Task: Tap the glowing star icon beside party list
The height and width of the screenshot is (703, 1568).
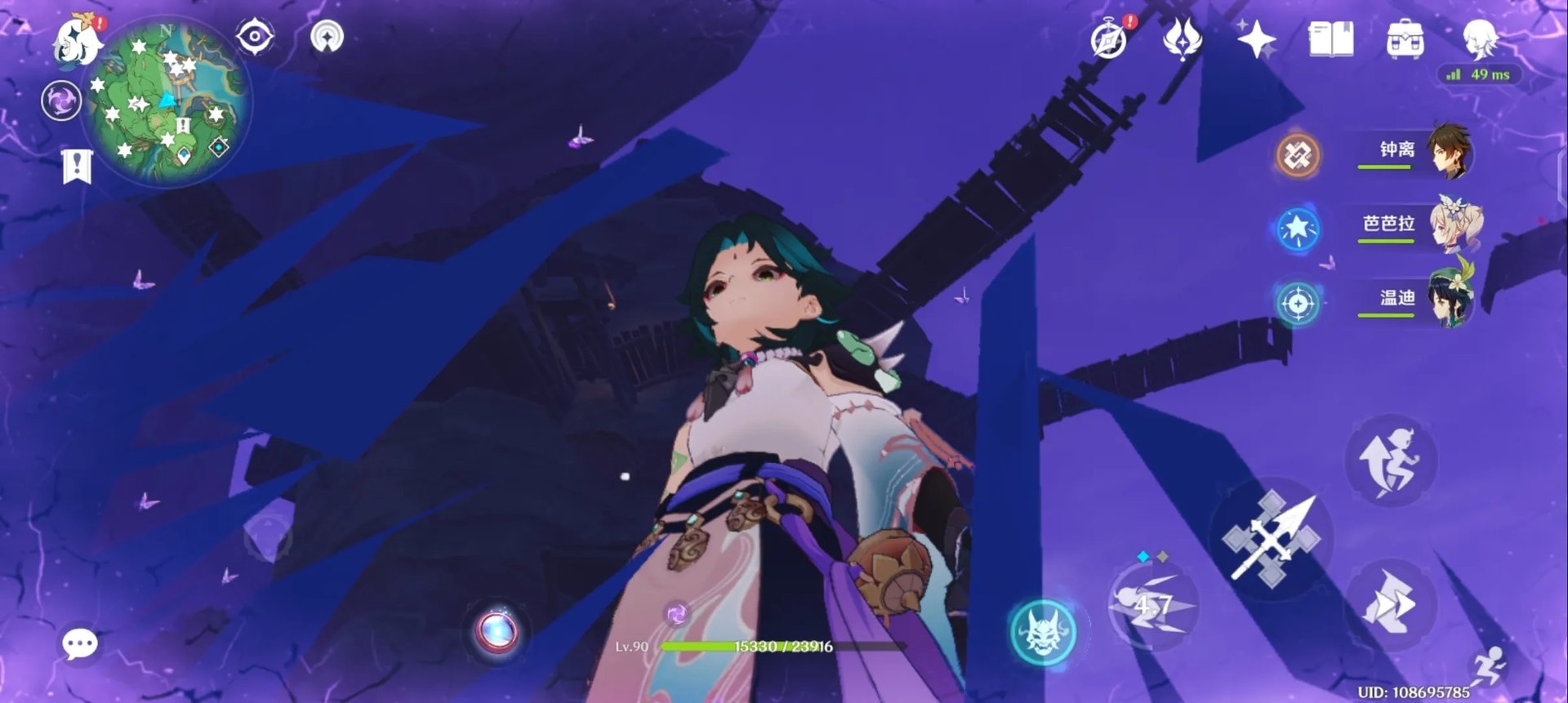Action: pos(1300,229)
